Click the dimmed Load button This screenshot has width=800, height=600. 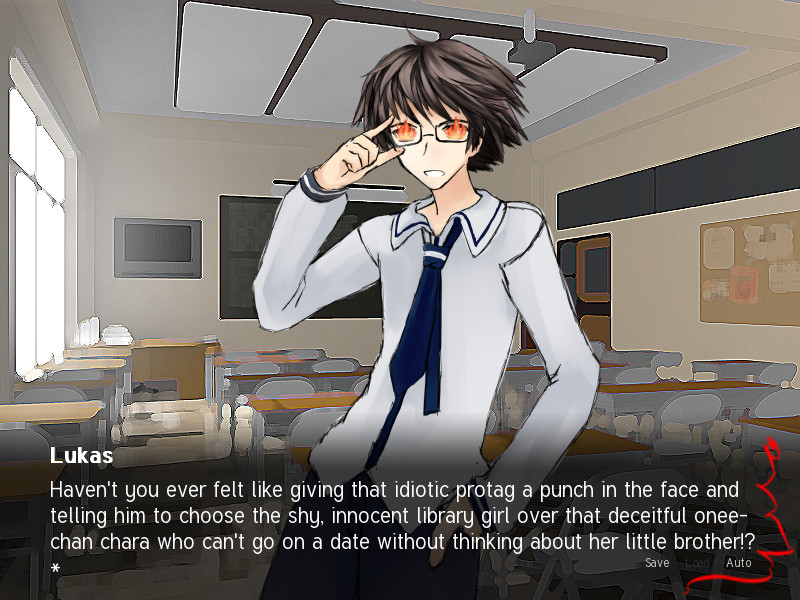[697, 563]
